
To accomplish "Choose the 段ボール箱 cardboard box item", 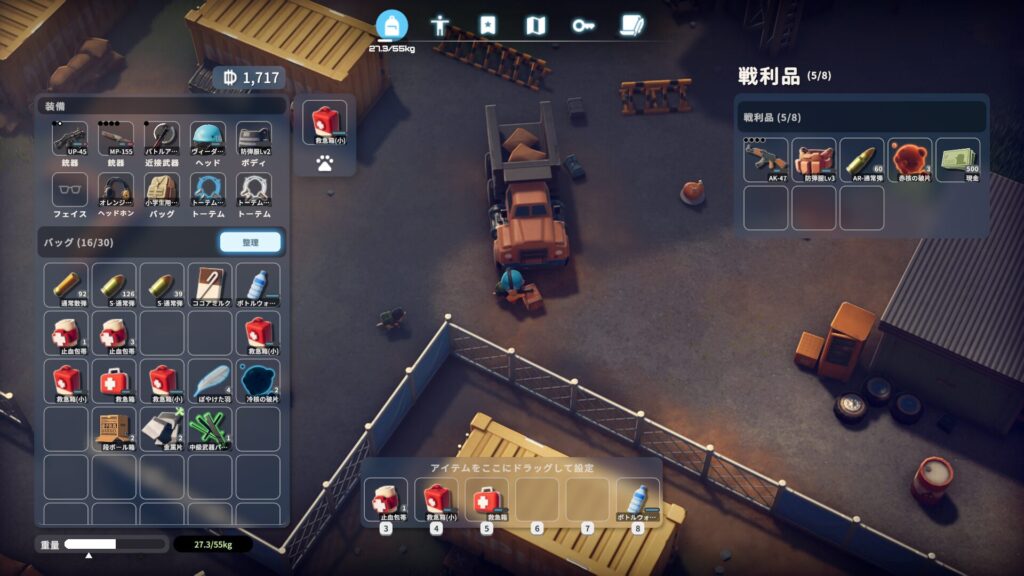I will pos(114,429).
